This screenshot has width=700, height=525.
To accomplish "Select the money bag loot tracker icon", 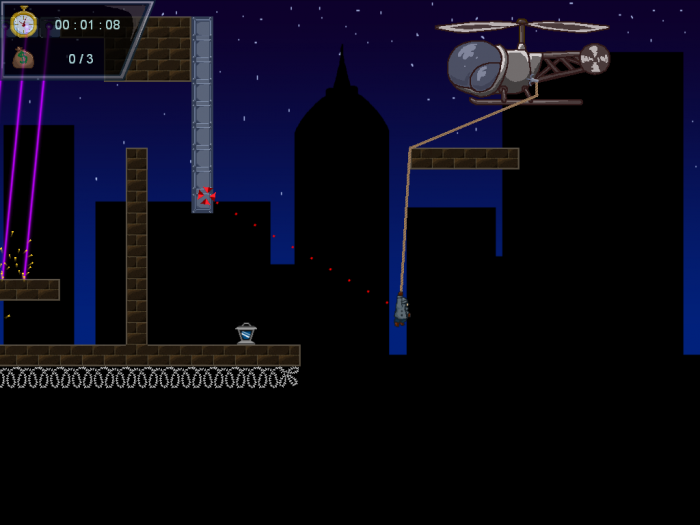I will 23,58.
